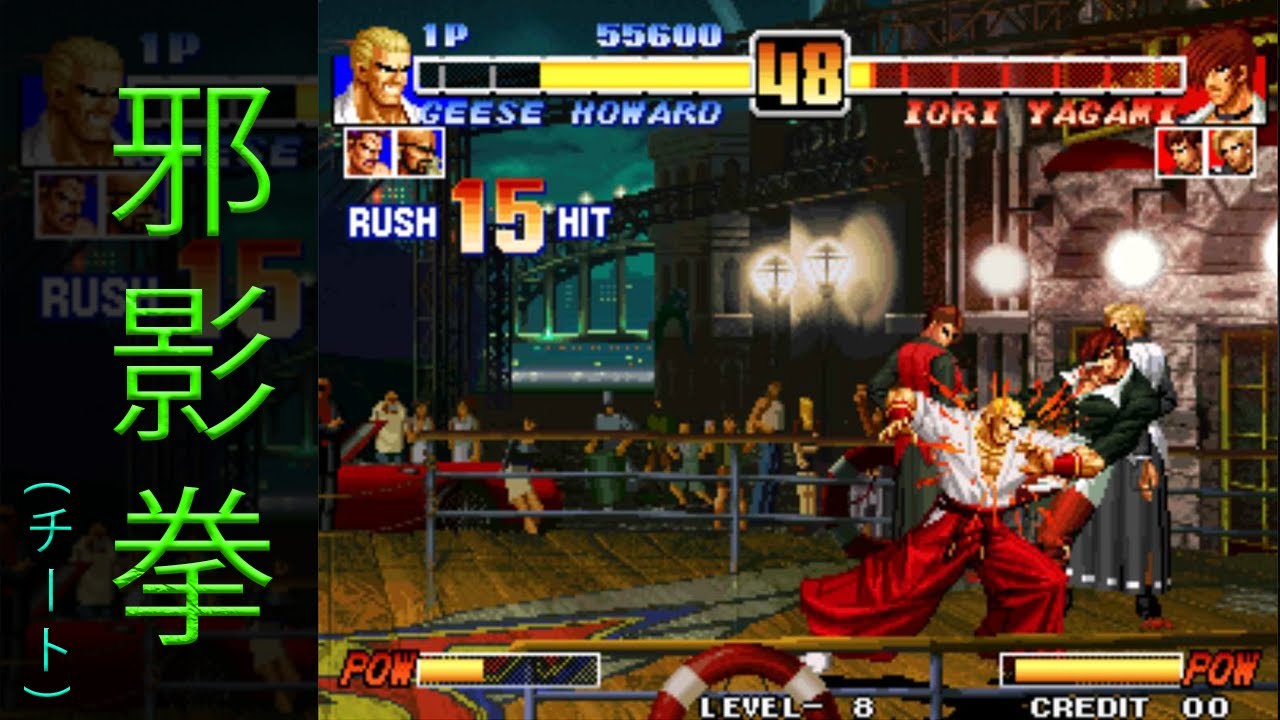Select the mustached teammate portrait under Geese
This screenshot has width=1280, height=720.
tap(369, 153)
